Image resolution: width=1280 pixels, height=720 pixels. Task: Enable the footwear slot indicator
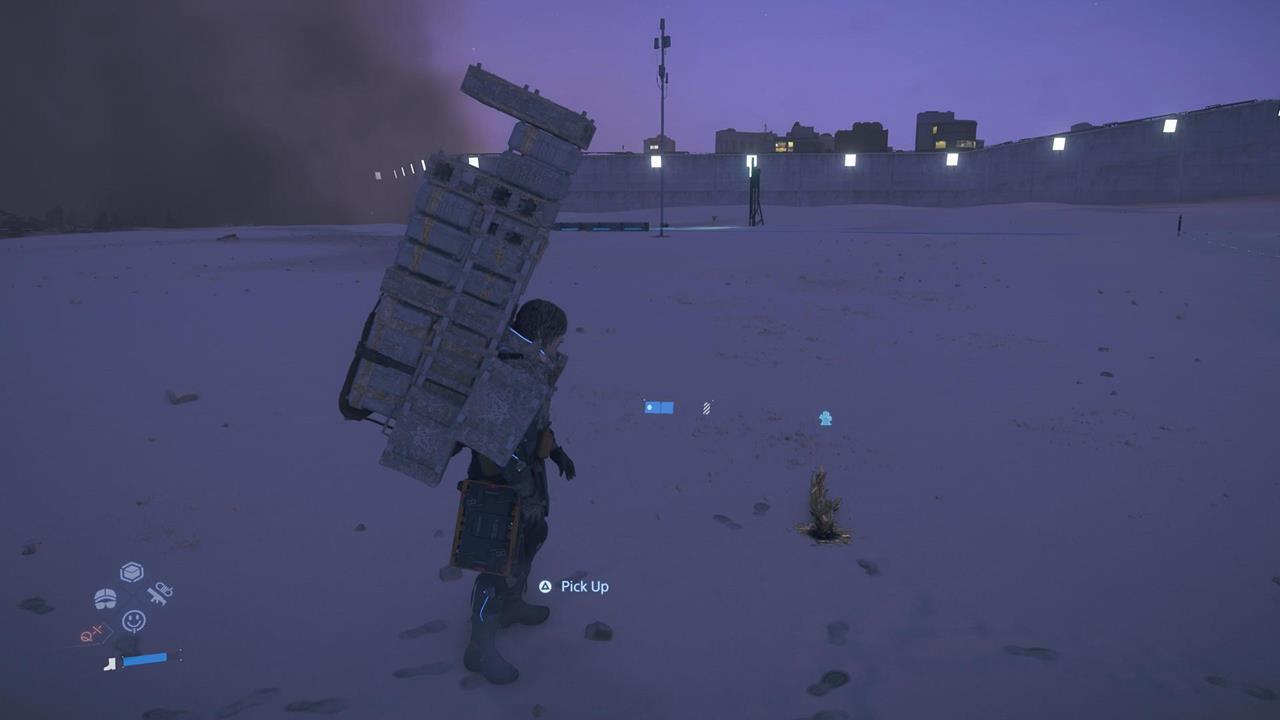coord(110,664)
